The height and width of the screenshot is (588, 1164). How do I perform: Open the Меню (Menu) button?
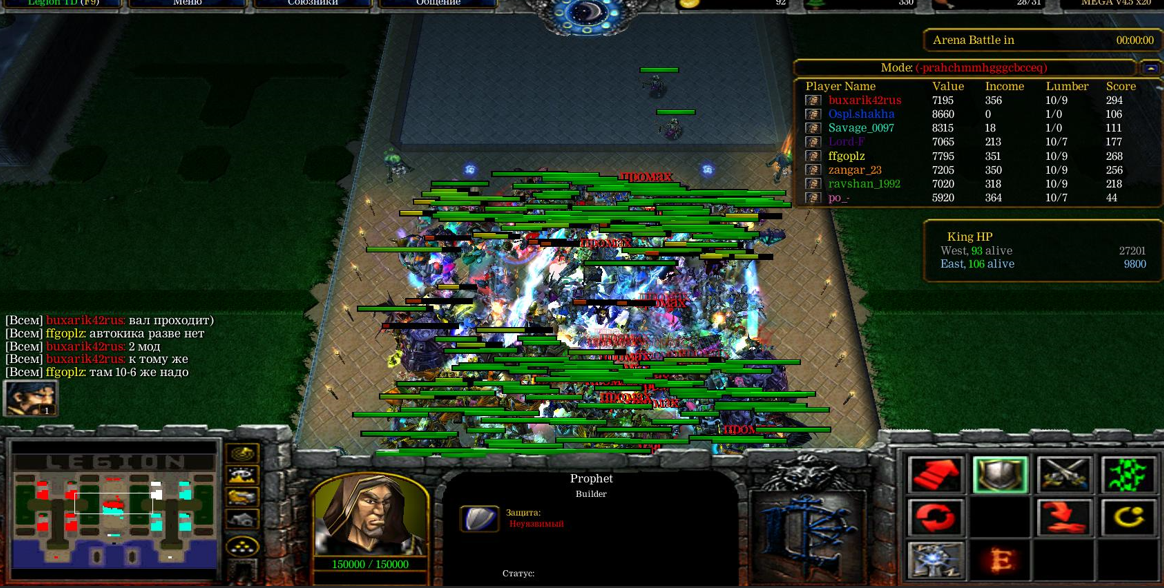(x=187, y=3)
